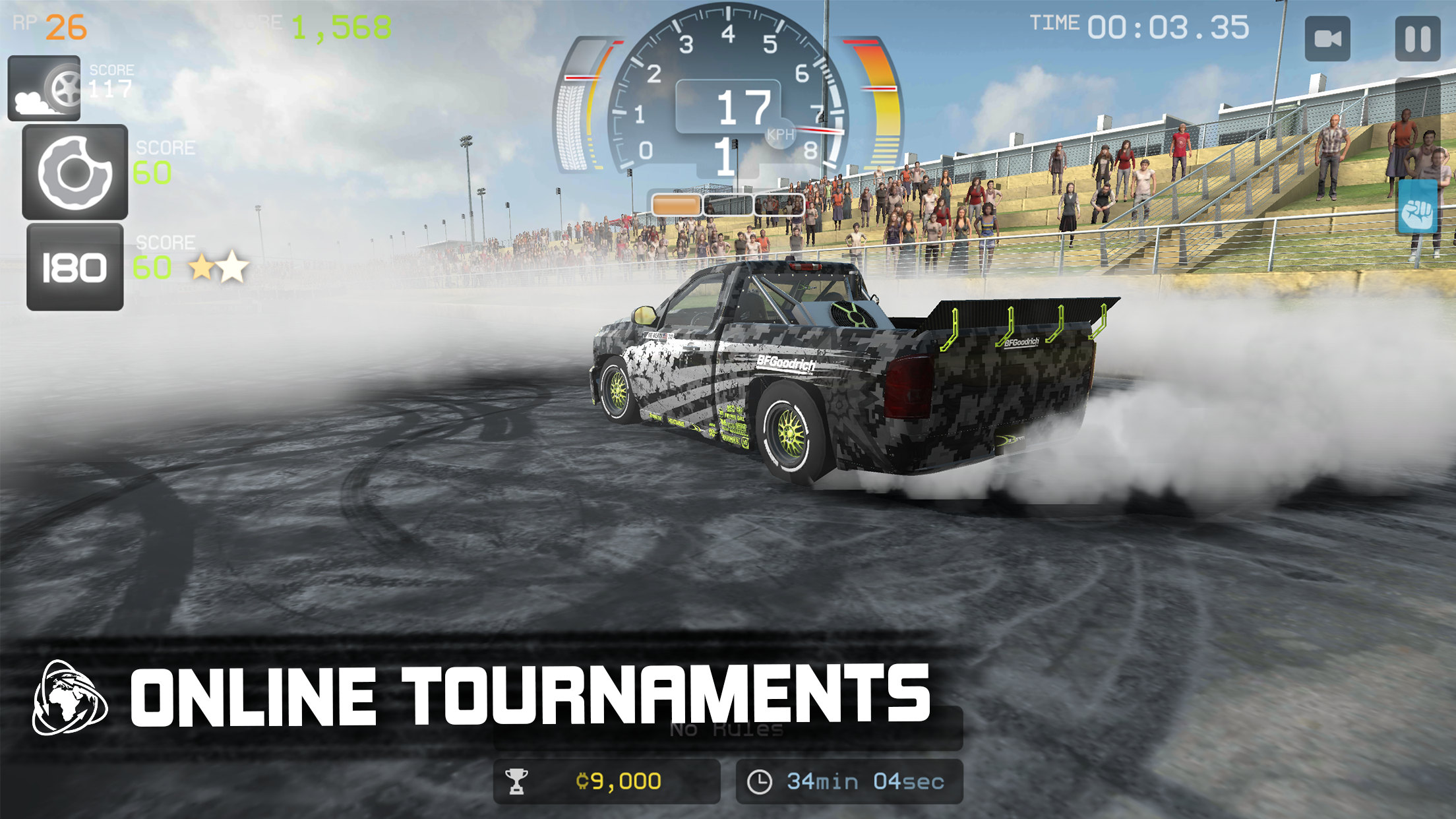
Task: Select the tire smoke score icon
Action: [44, 89]
